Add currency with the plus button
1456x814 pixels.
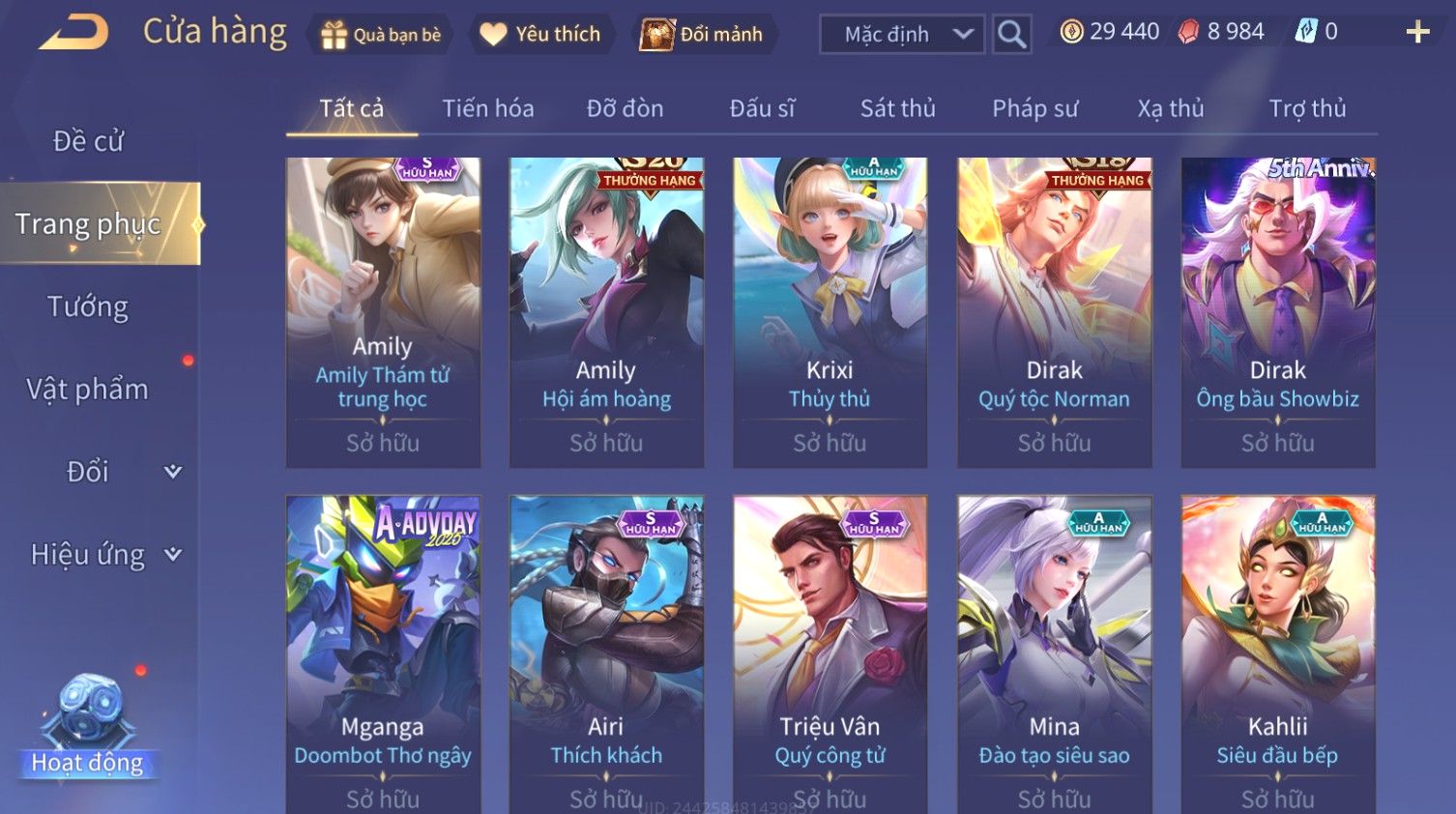[x=1417, y=33]
